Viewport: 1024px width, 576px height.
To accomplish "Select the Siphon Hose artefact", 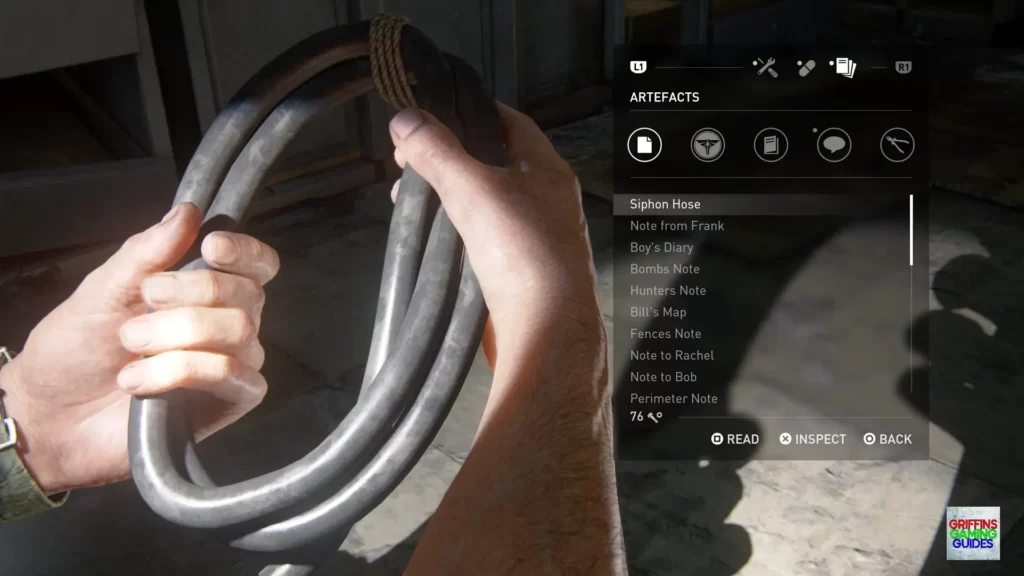I will [665, 204].
